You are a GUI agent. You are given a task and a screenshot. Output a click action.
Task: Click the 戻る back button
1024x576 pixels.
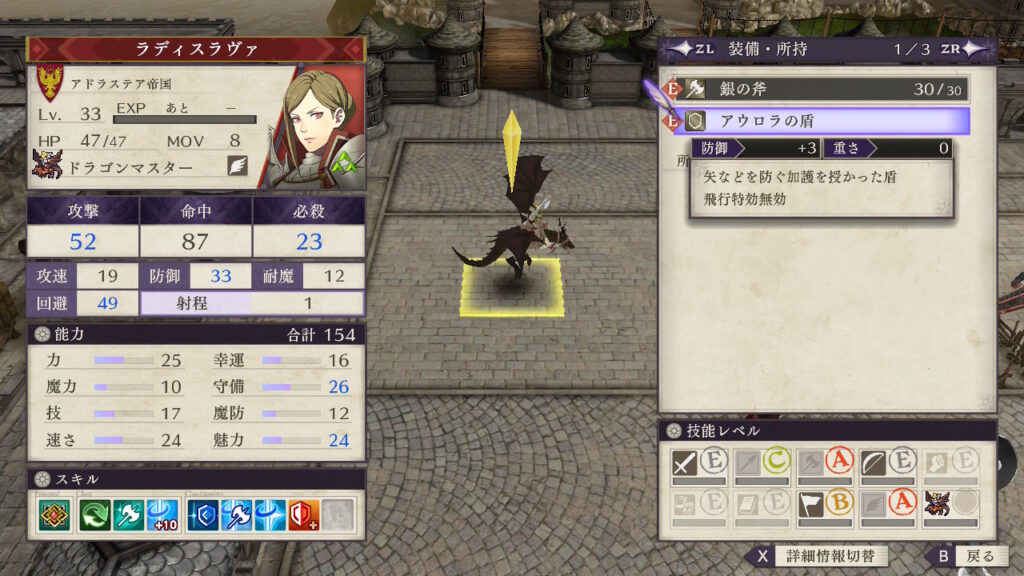pos(963,556)
